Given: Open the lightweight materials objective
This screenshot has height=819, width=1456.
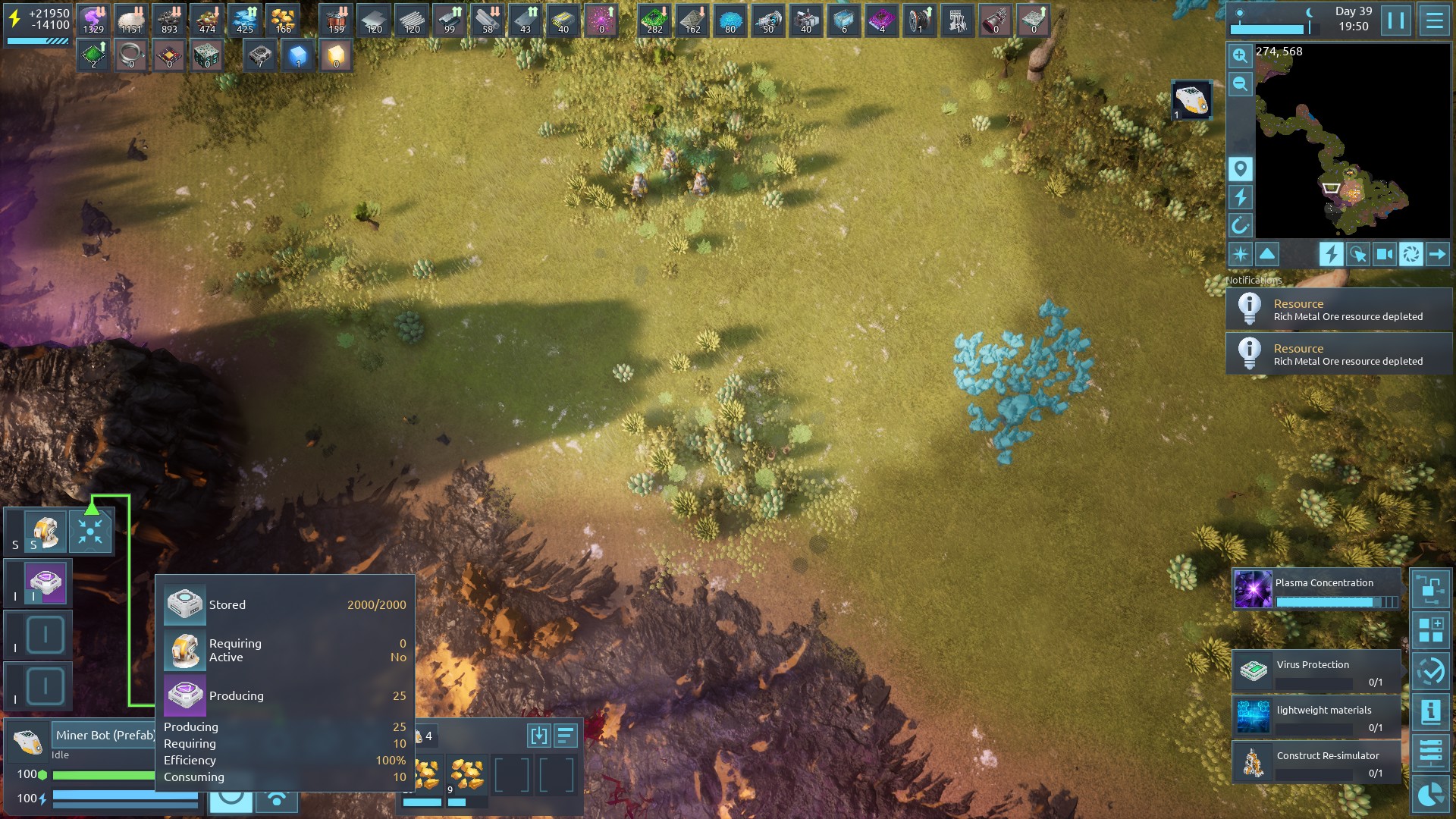Looking at the screenshot, I should tap(1316, 717).
